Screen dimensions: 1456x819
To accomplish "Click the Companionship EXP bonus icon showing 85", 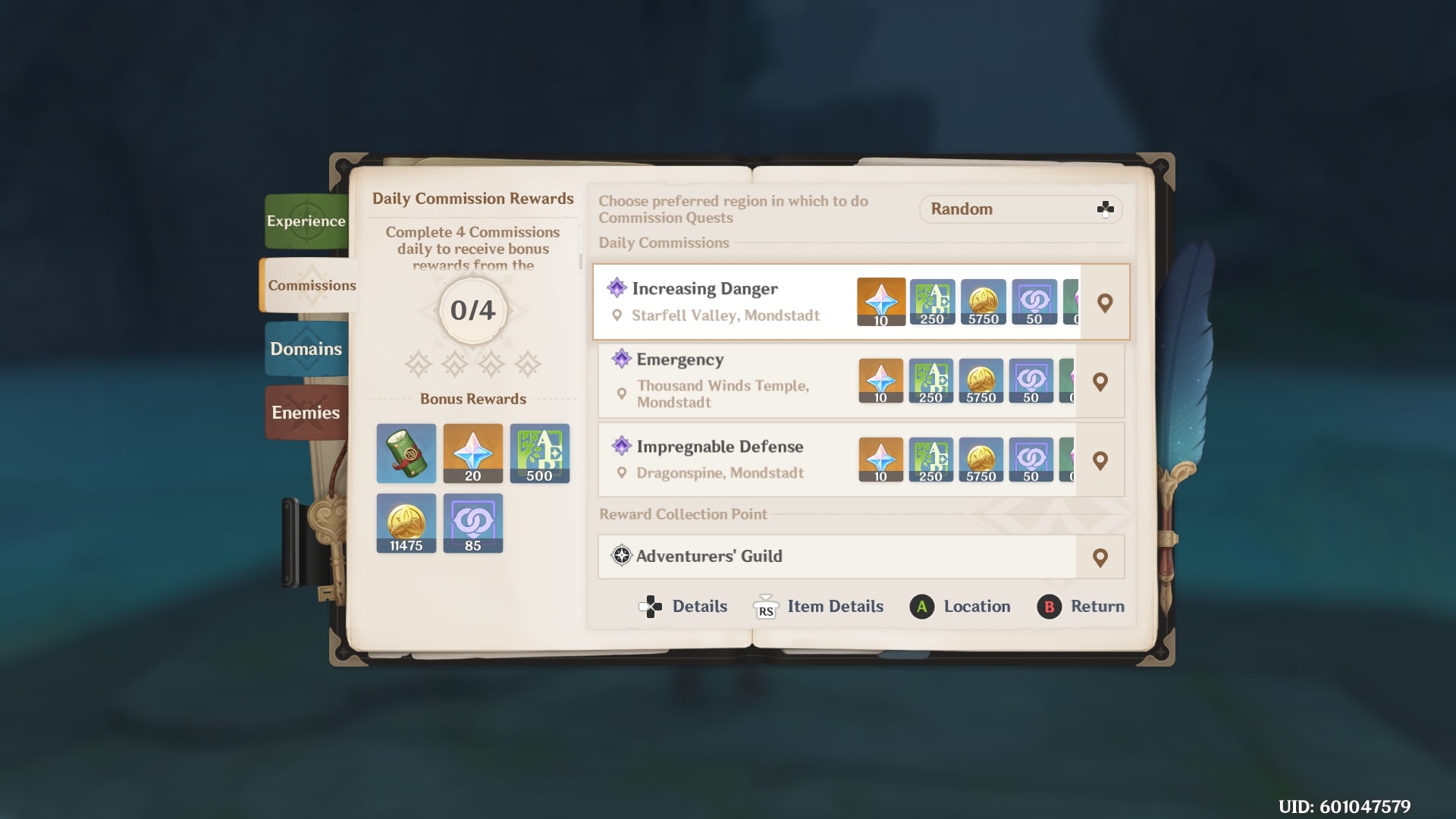I will 472,523.
